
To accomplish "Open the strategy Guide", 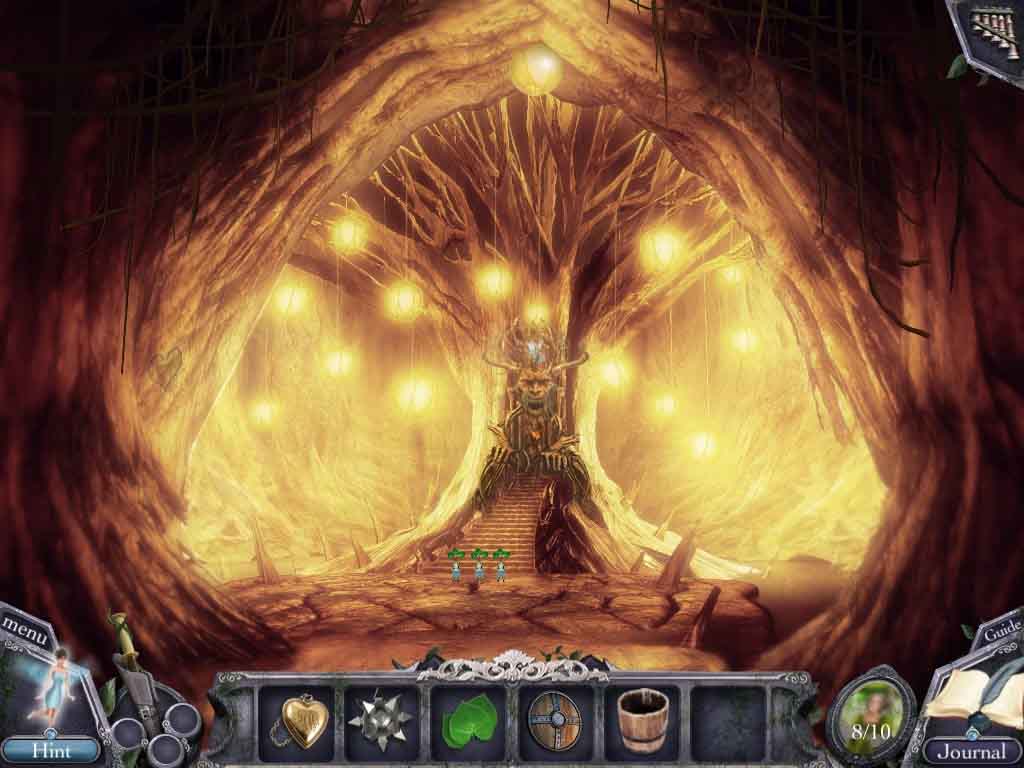I will [1000, 632].
